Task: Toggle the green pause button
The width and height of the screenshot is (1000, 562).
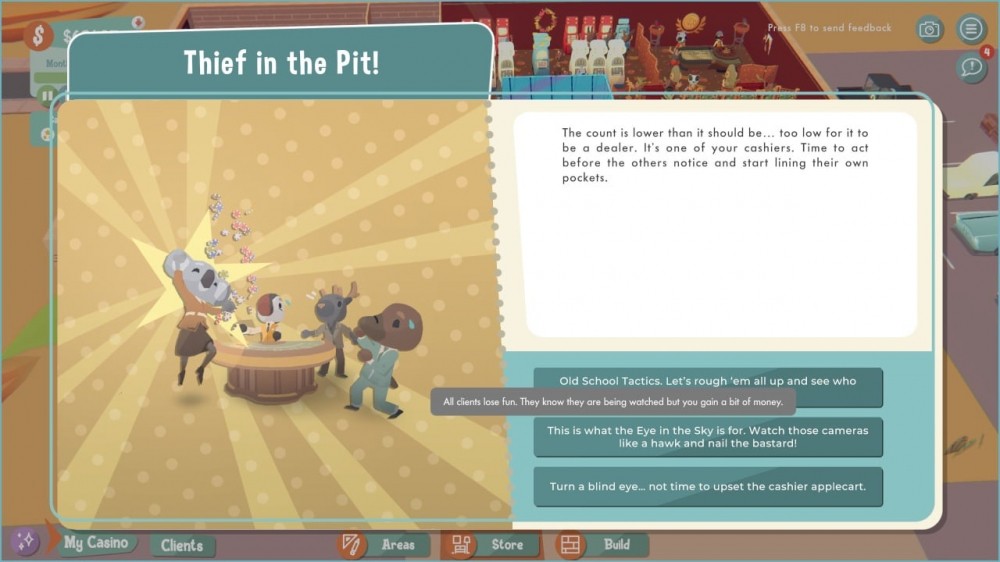Action: (x=47, y=97)
